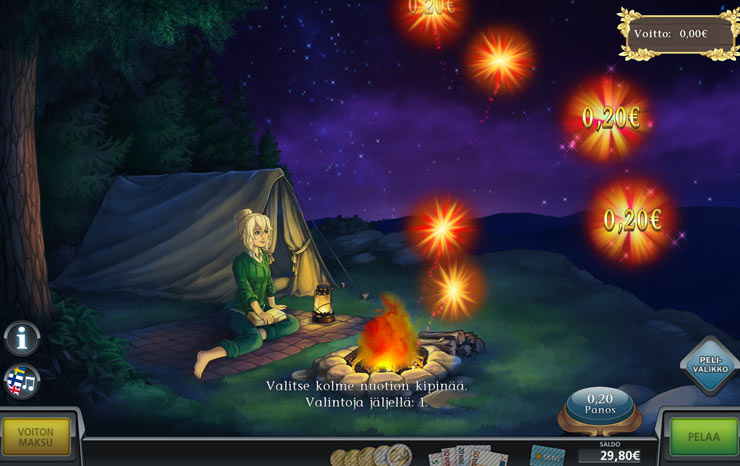This screenshot has height=466, width=740.
Task: Open the language and sound settings icon
Action: point(21,381)
